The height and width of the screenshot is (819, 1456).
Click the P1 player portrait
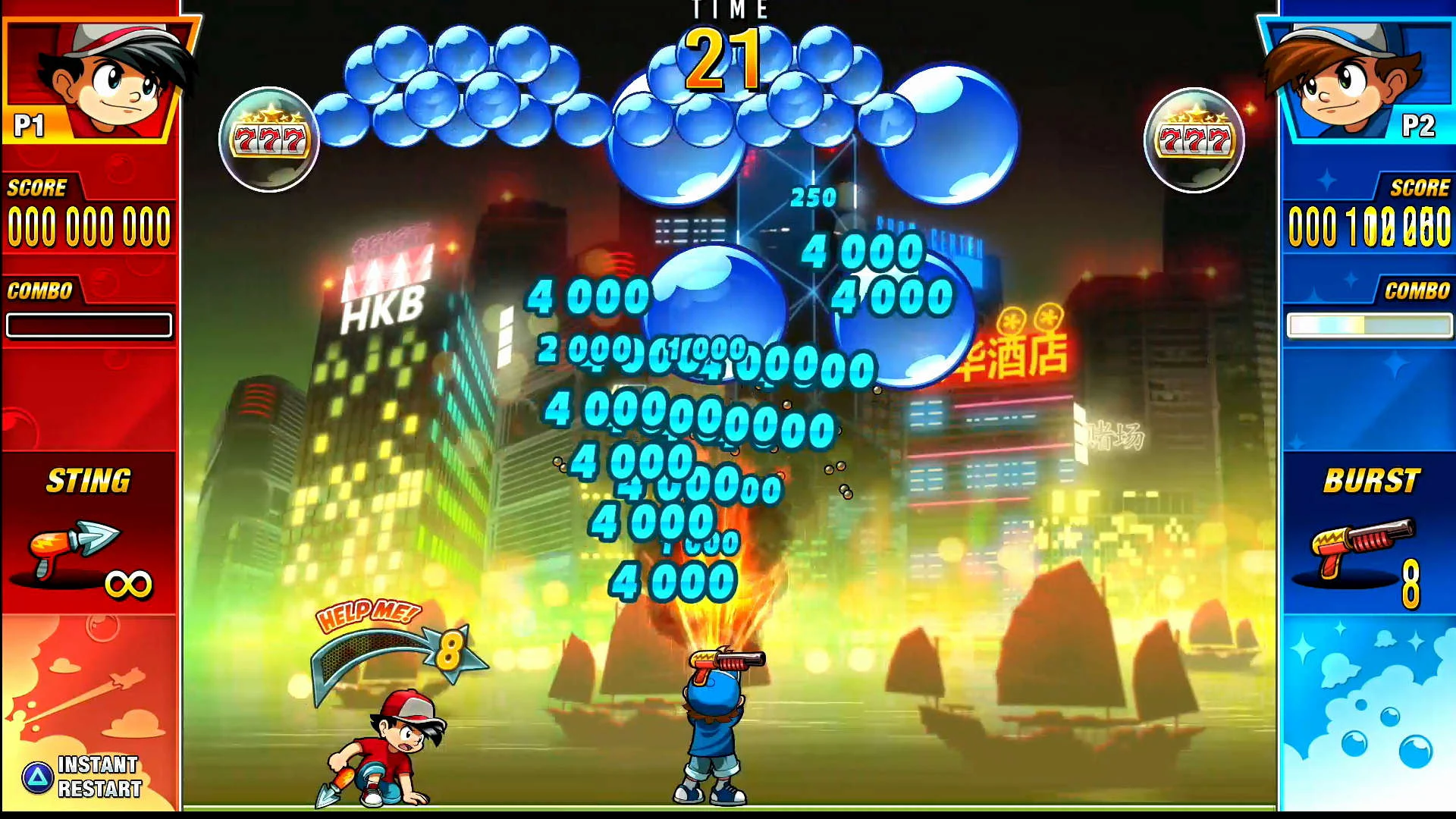(91, 76)
